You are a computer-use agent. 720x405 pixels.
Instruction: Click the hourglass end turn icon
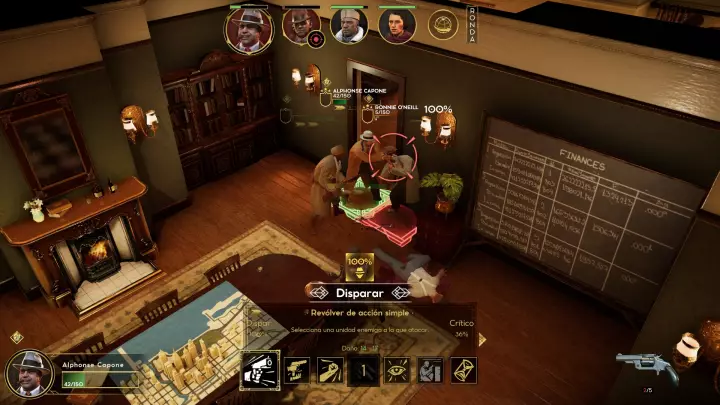click(463, 370)
